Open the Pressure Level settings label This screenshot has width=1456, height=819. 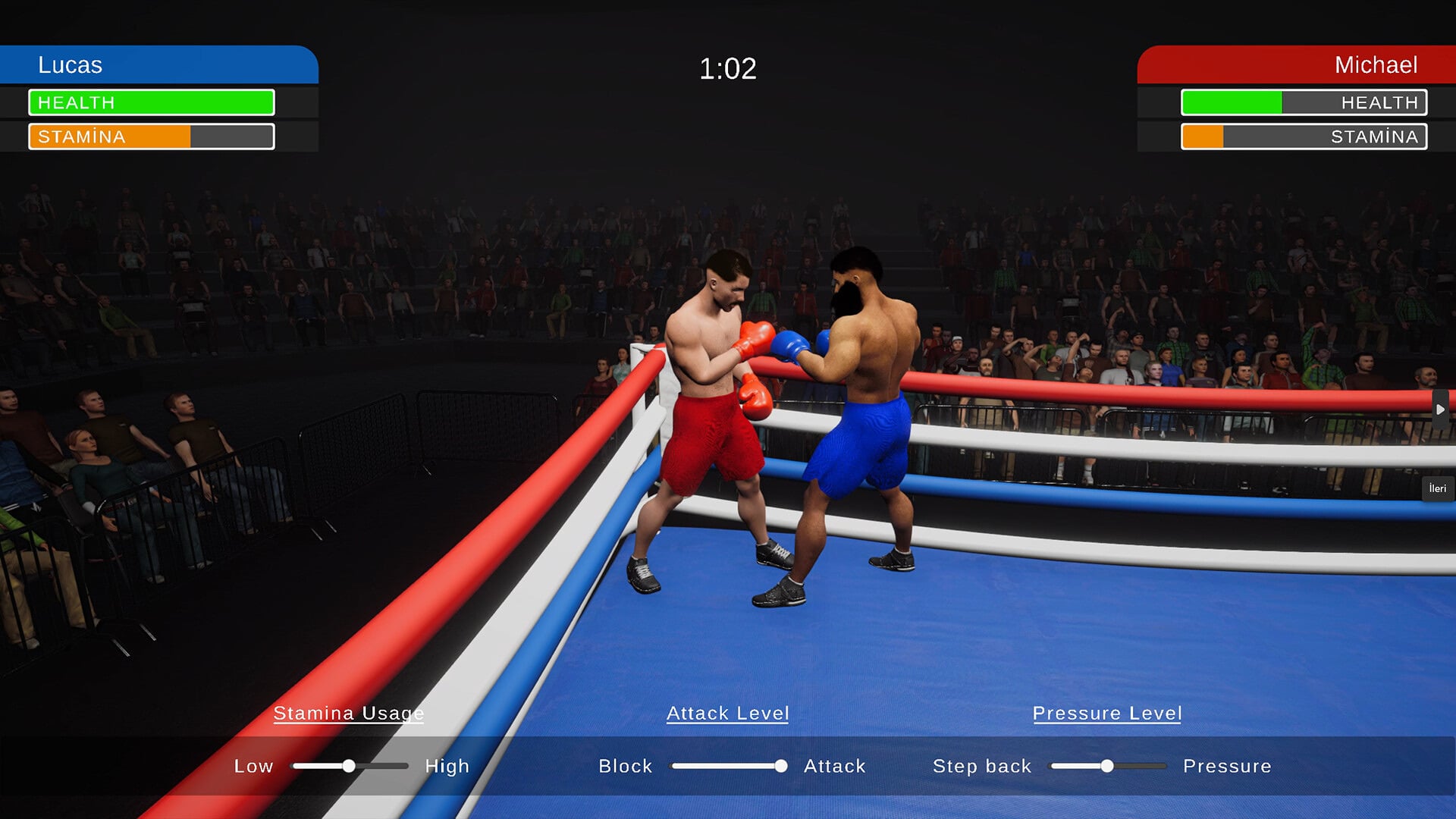1107,713
